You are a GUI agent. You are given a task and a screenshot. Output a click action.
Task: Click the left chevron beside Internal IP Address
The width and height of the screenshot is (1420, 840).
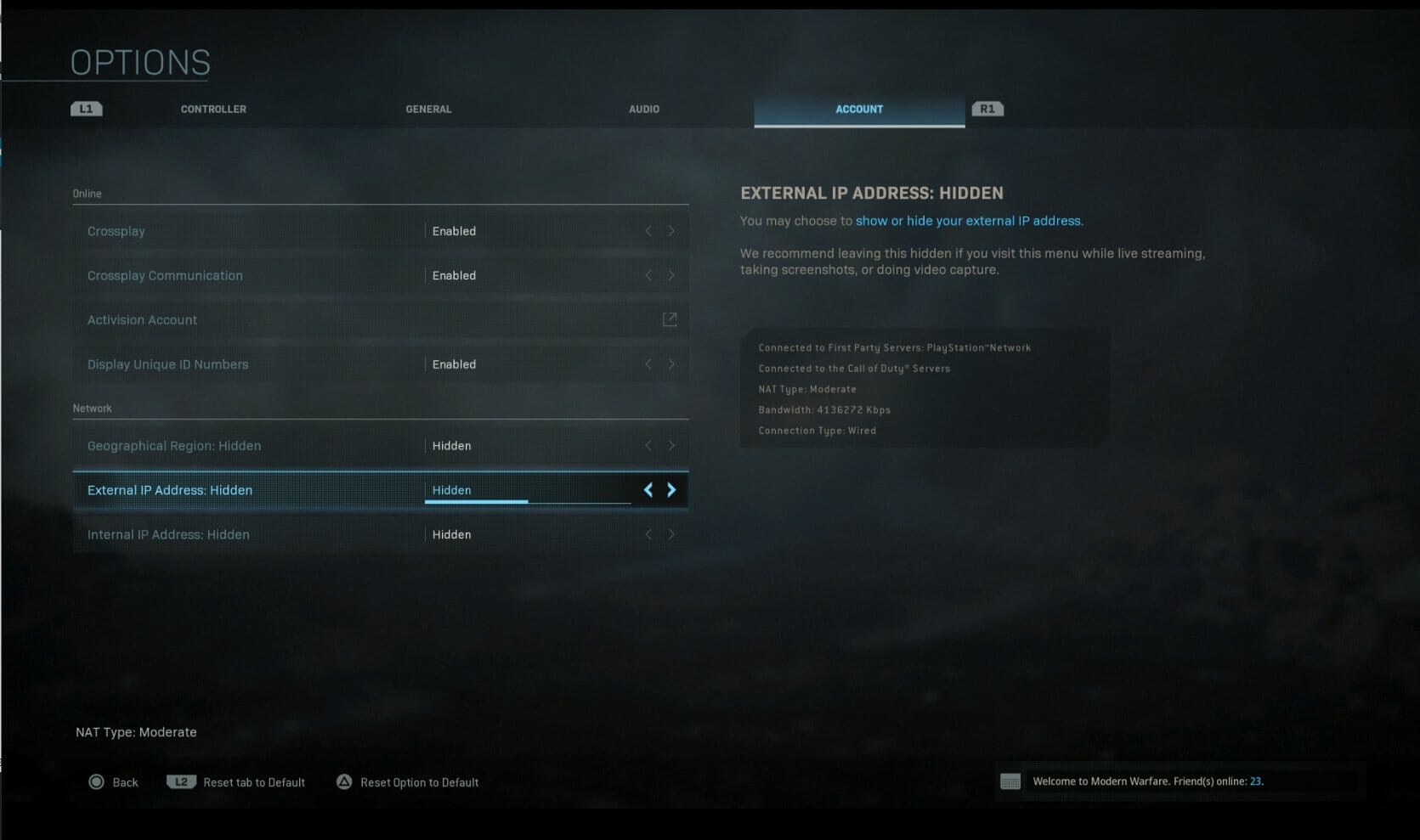click(x=648, y=534)
